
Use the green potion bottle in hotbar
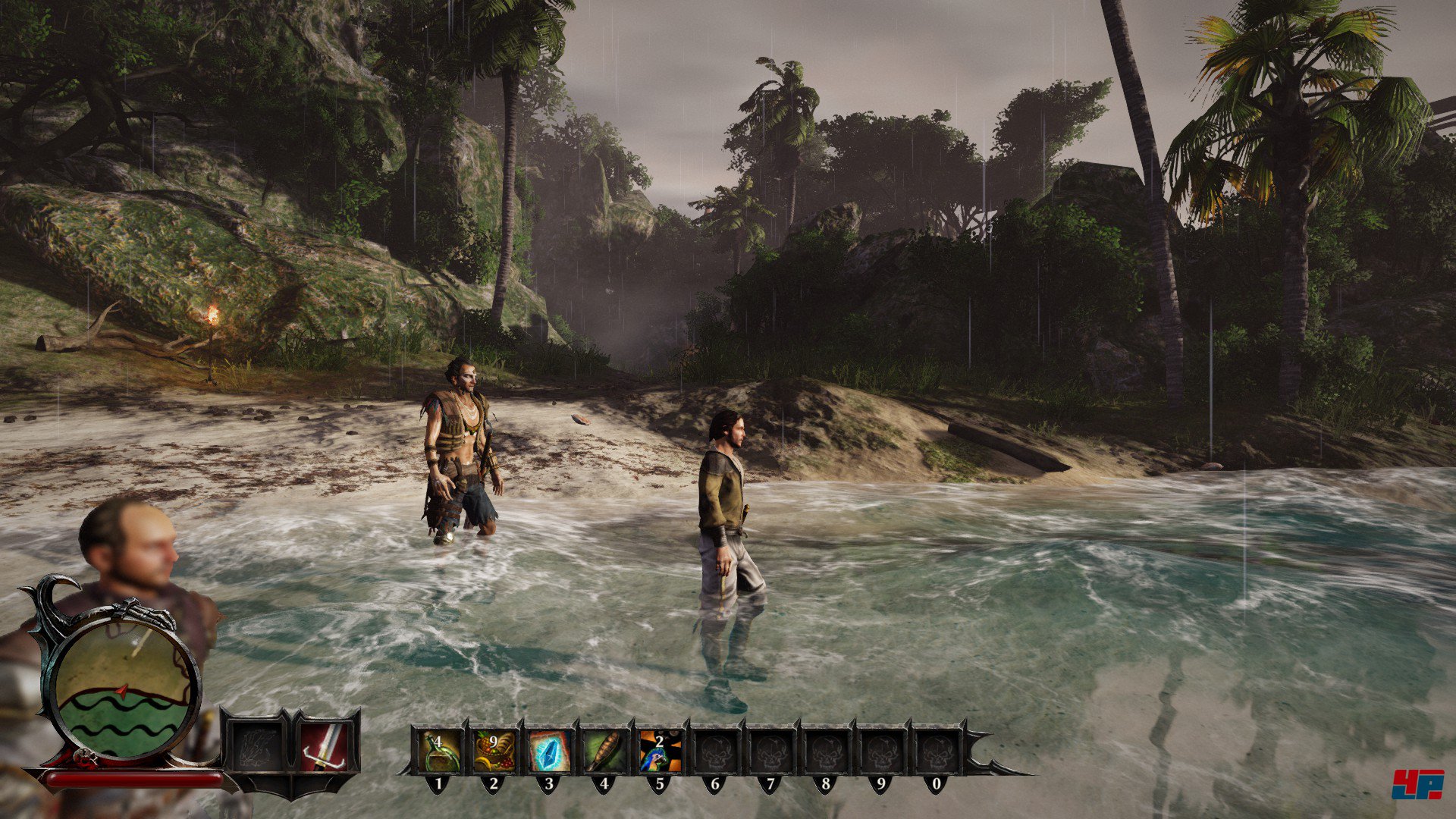point(439,752)
